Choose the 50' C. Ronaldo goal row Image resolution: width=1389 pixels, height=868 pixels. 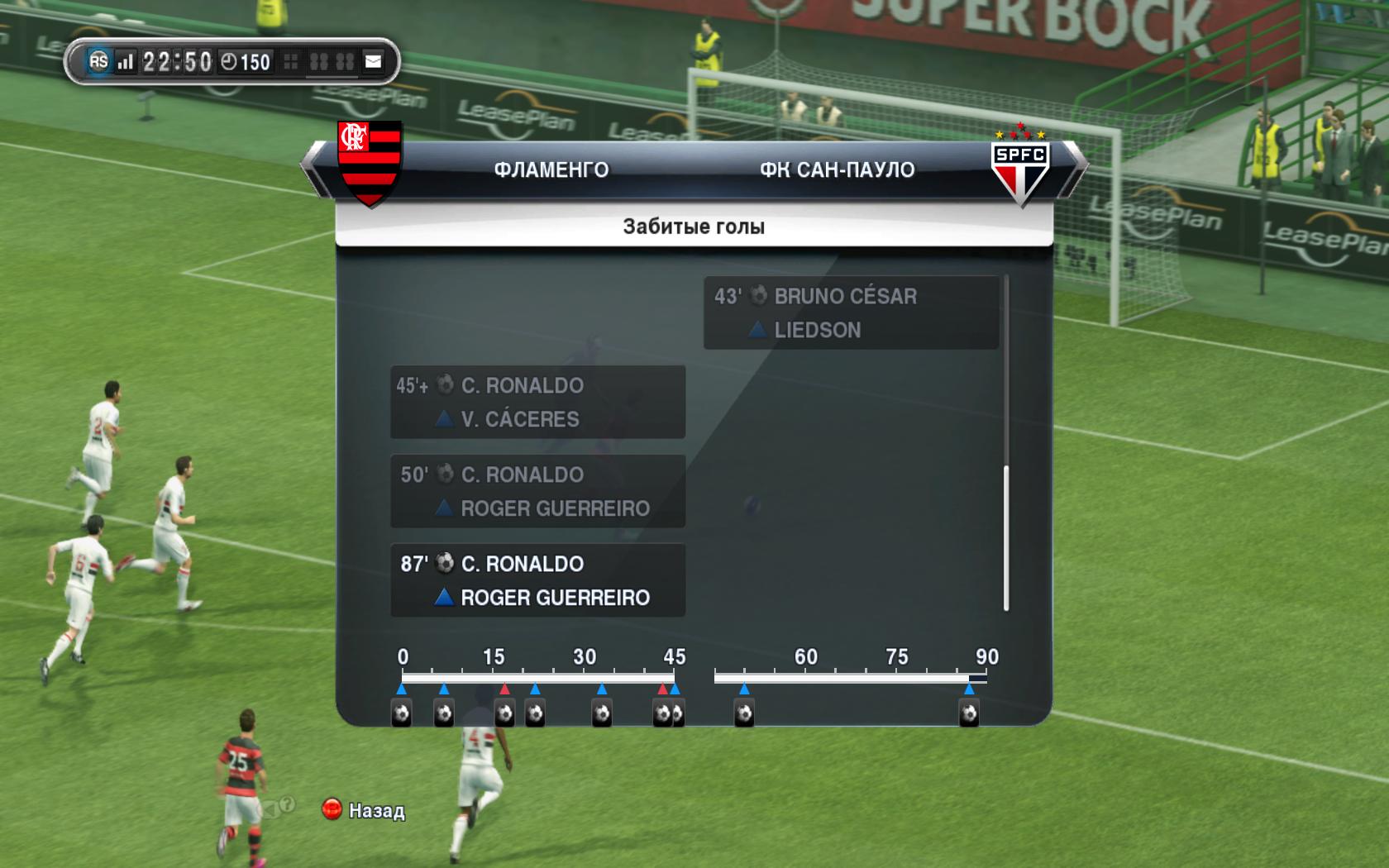tap(537, 491)
